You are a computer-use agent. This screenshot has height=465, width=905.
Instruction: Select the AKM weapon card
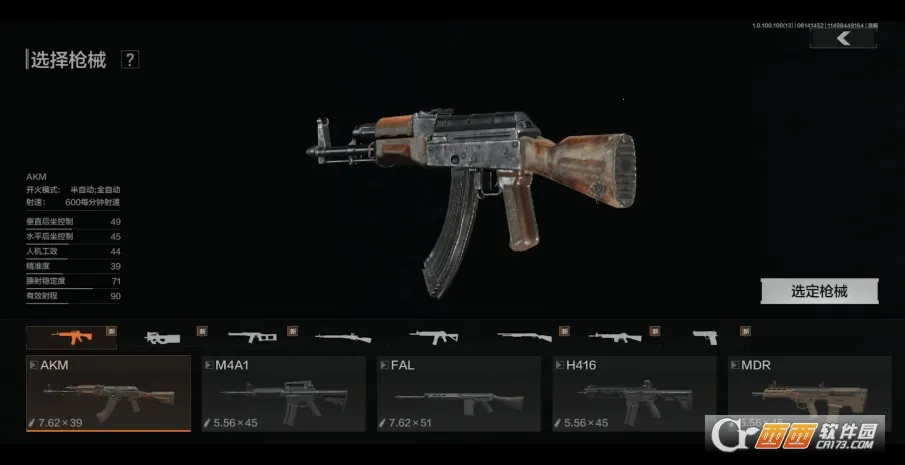108,393
